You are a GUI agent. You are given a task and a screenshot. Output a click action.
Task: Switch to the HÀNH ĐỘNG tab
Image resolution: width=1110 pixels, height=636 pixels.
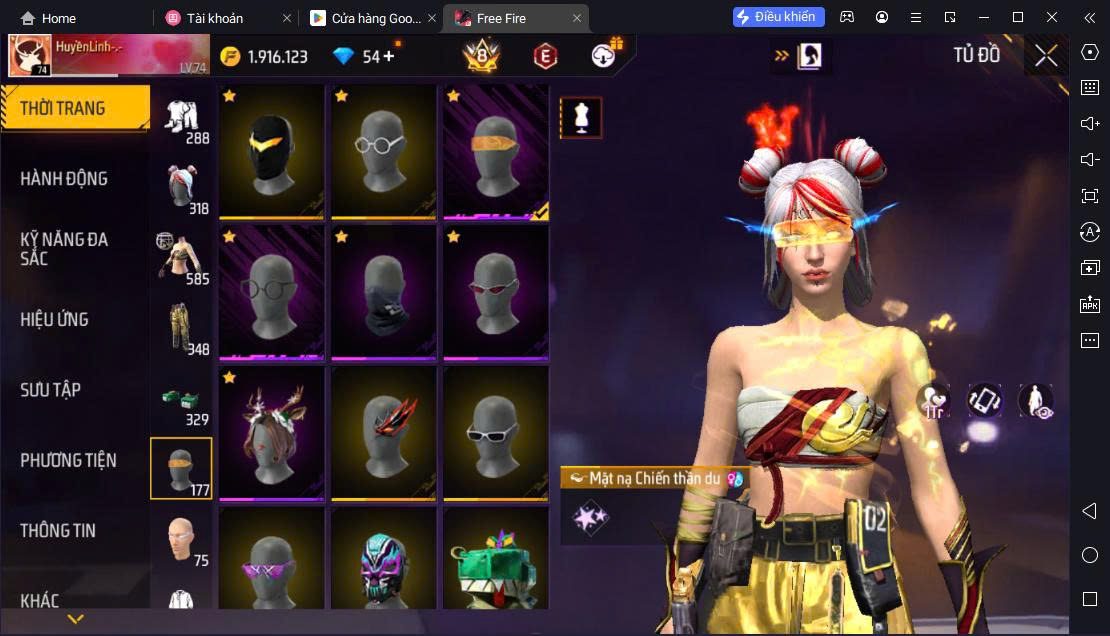[x=64, y=179]
